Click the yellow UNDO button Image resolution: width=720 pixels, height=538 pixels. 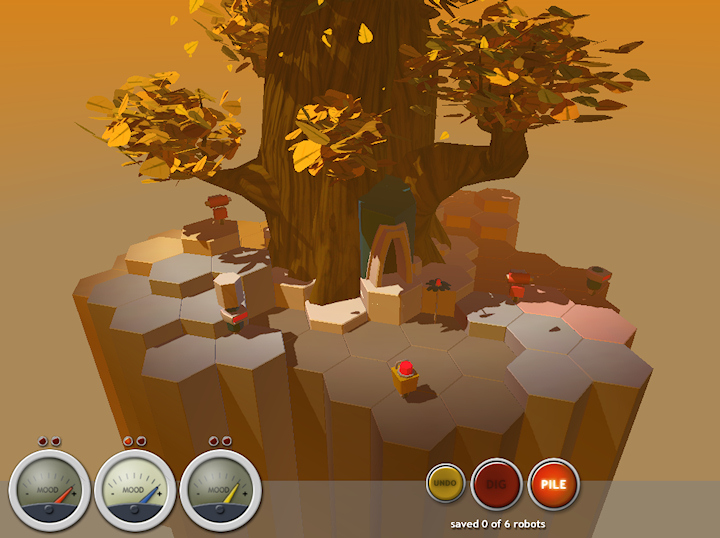[446, 483]
